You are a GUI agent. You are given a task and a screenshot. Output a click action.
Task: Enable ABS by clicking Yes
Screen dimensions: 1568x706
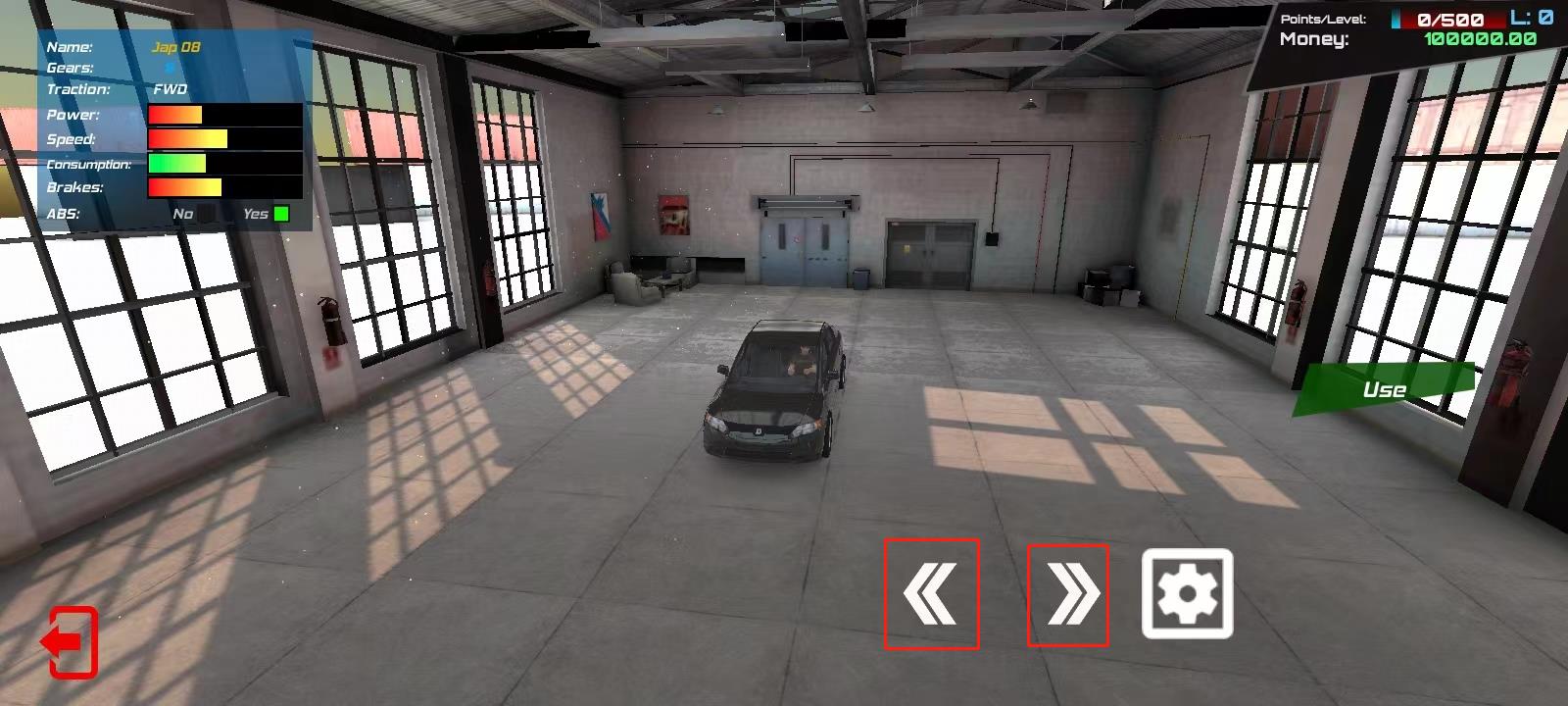pos(258,212)
